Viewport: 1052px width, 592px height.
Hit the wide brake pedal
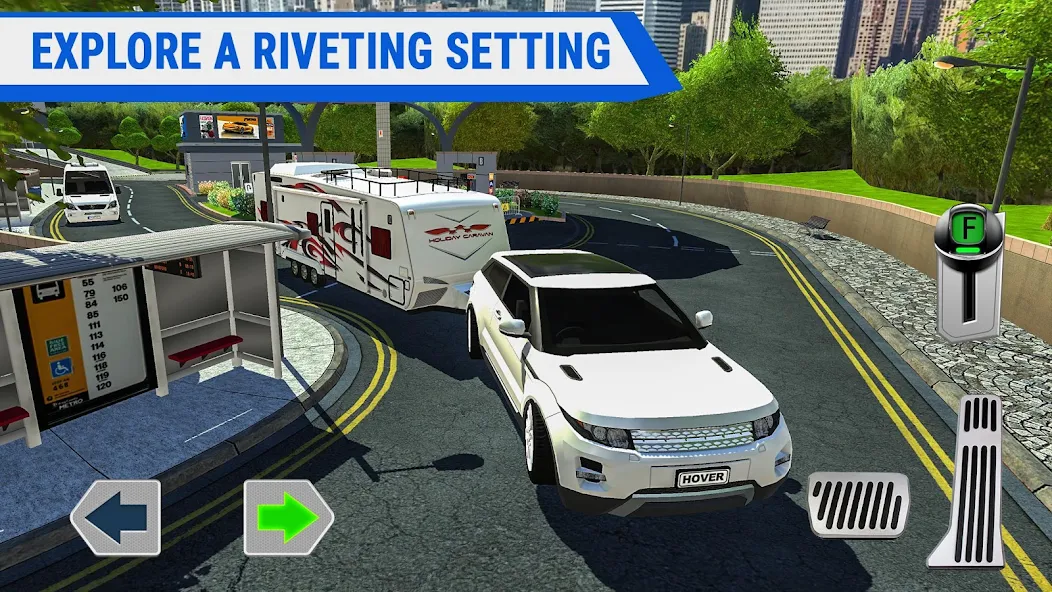(x=858, y=504)
